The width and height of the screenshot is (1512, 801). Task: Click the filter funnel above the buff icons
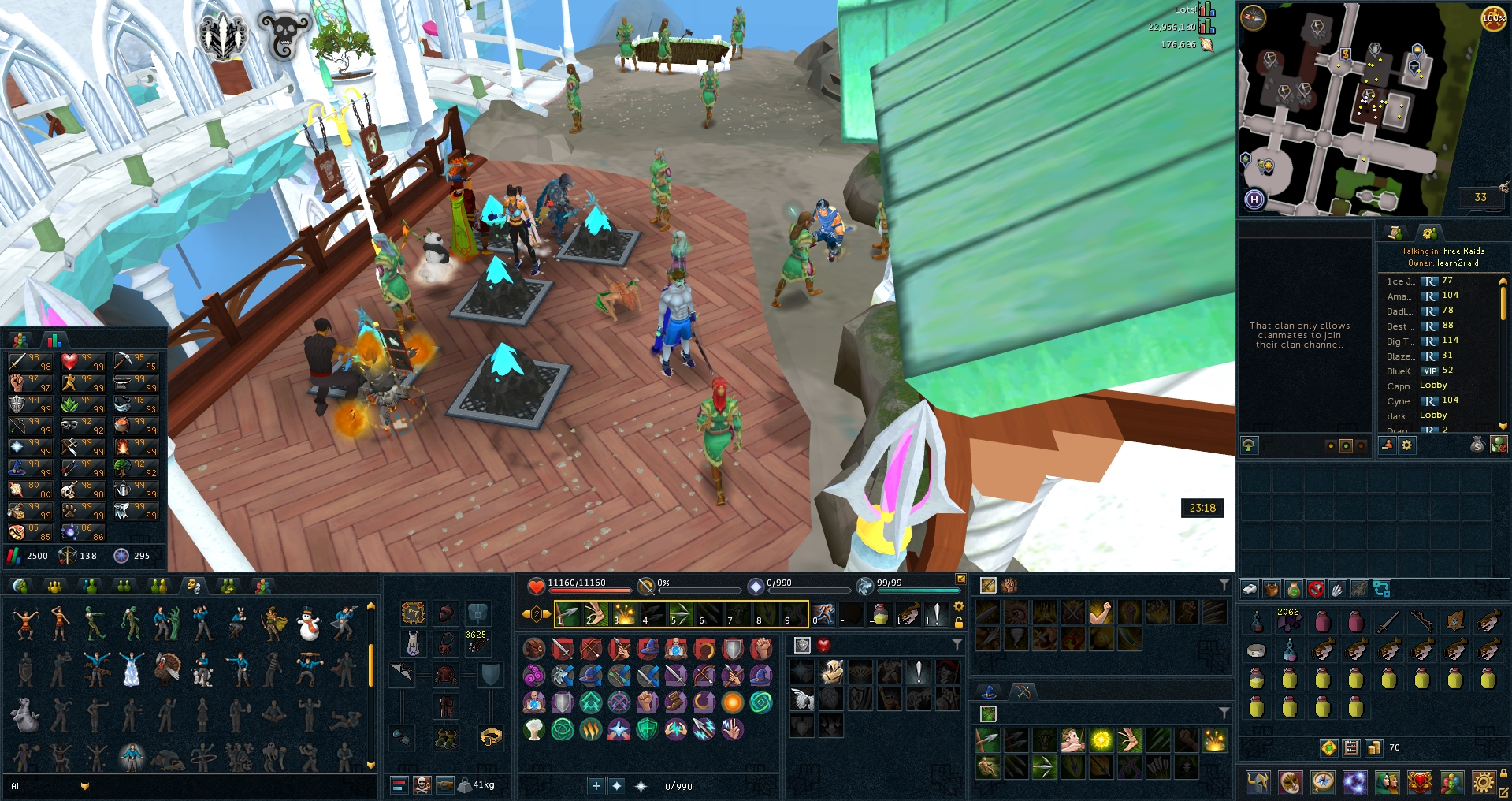tap(957, 643)
